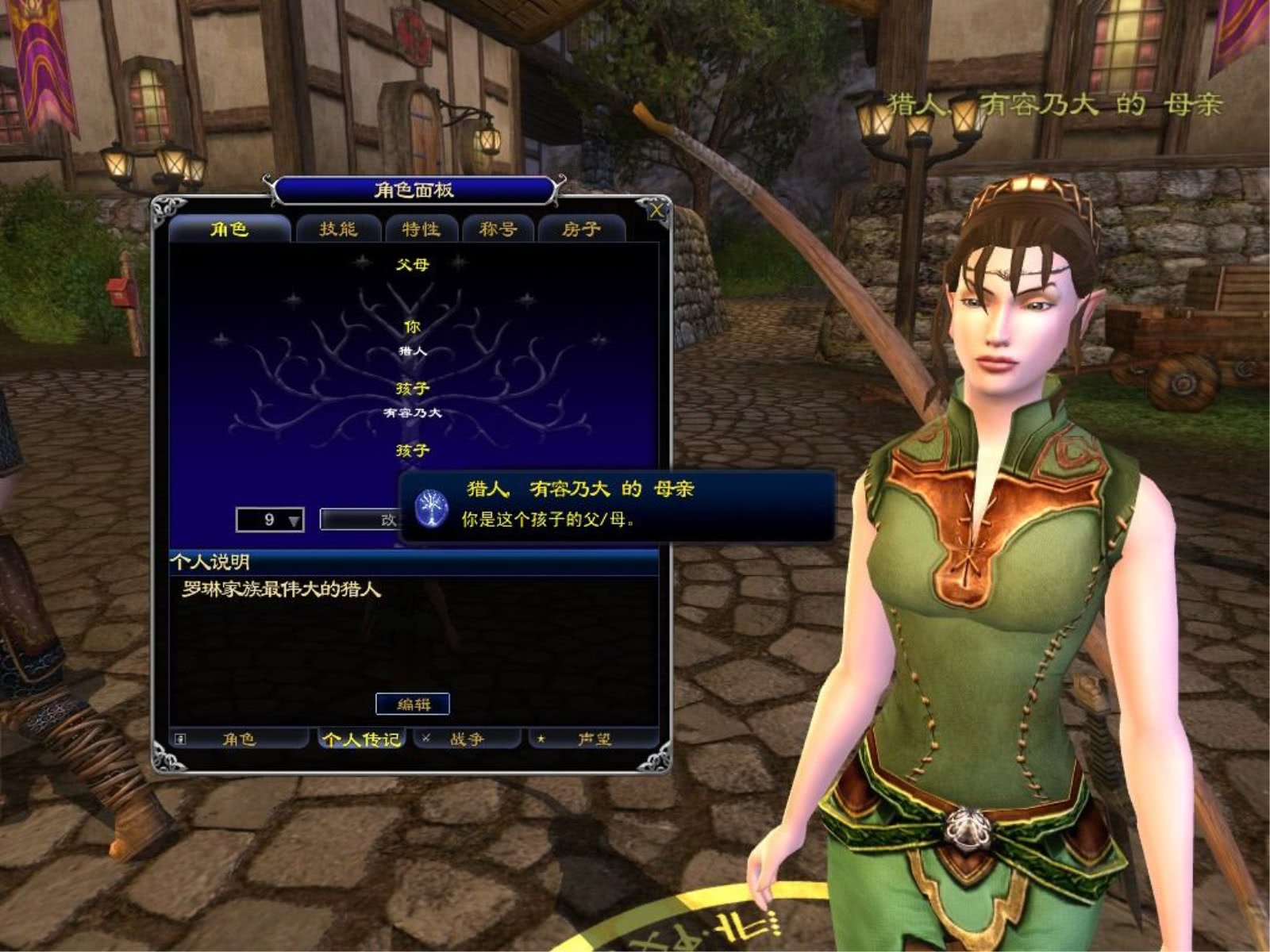The image size is (1270, 952).
Task: Close the 角色面板 with the yellow X
Action: coord(657,210)
